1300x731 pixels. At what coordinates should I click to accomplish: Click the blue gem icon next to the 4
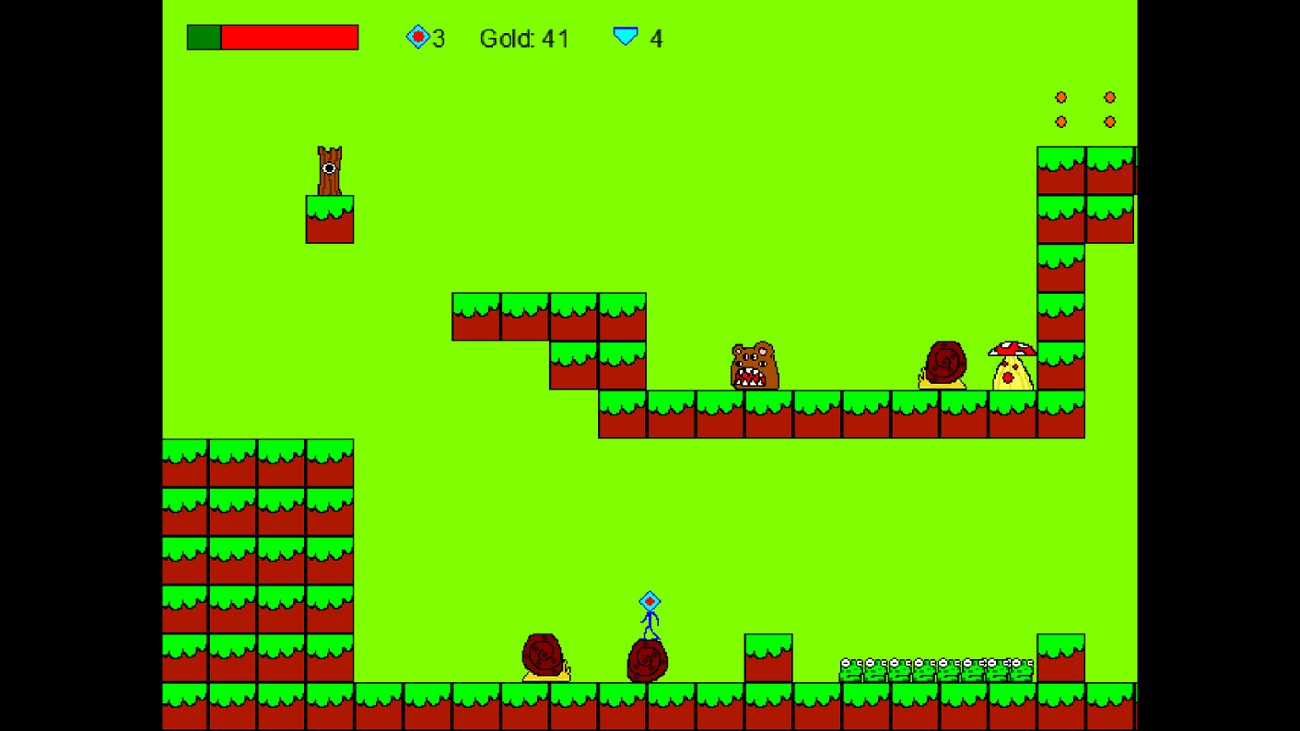(625, 38)
